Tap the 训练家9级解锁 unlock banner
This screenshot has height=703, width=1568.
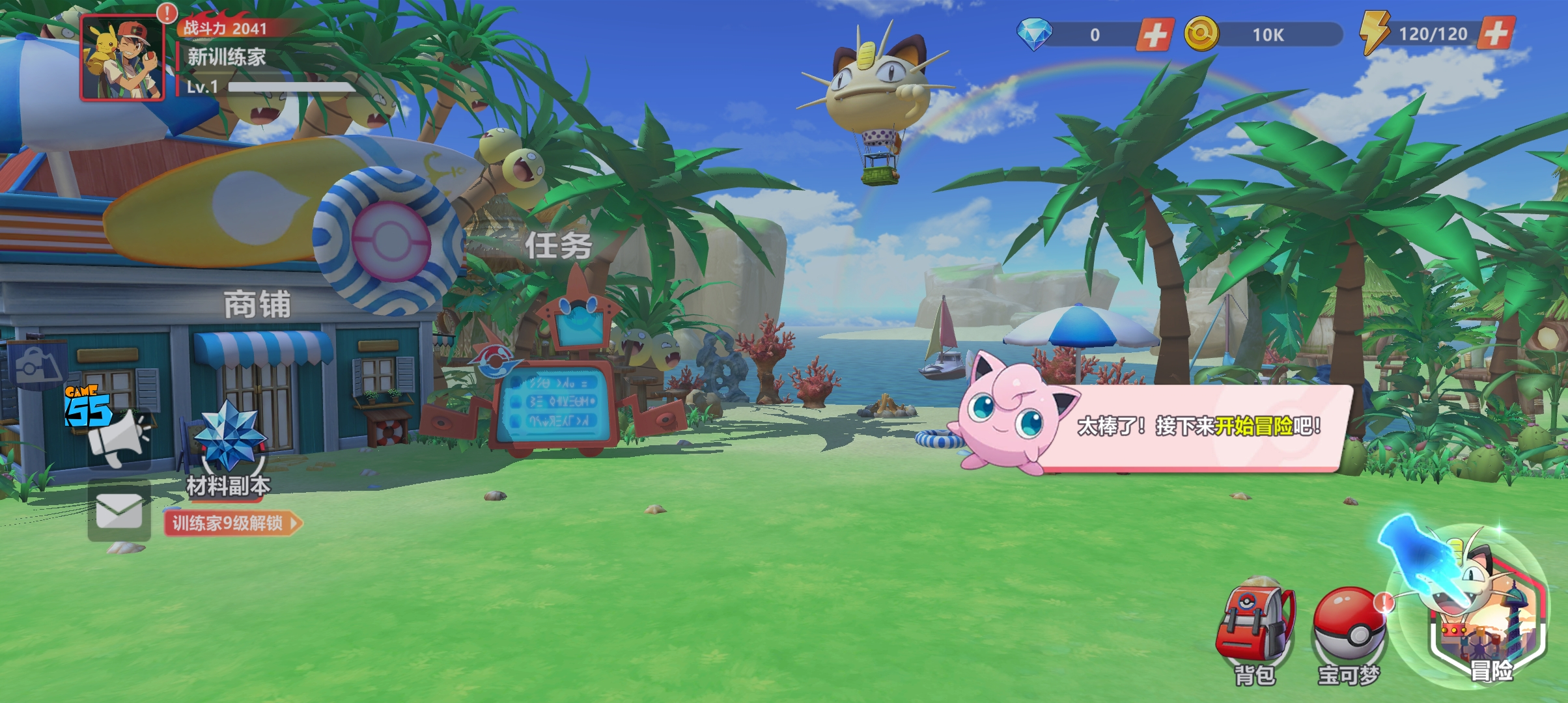232,523
